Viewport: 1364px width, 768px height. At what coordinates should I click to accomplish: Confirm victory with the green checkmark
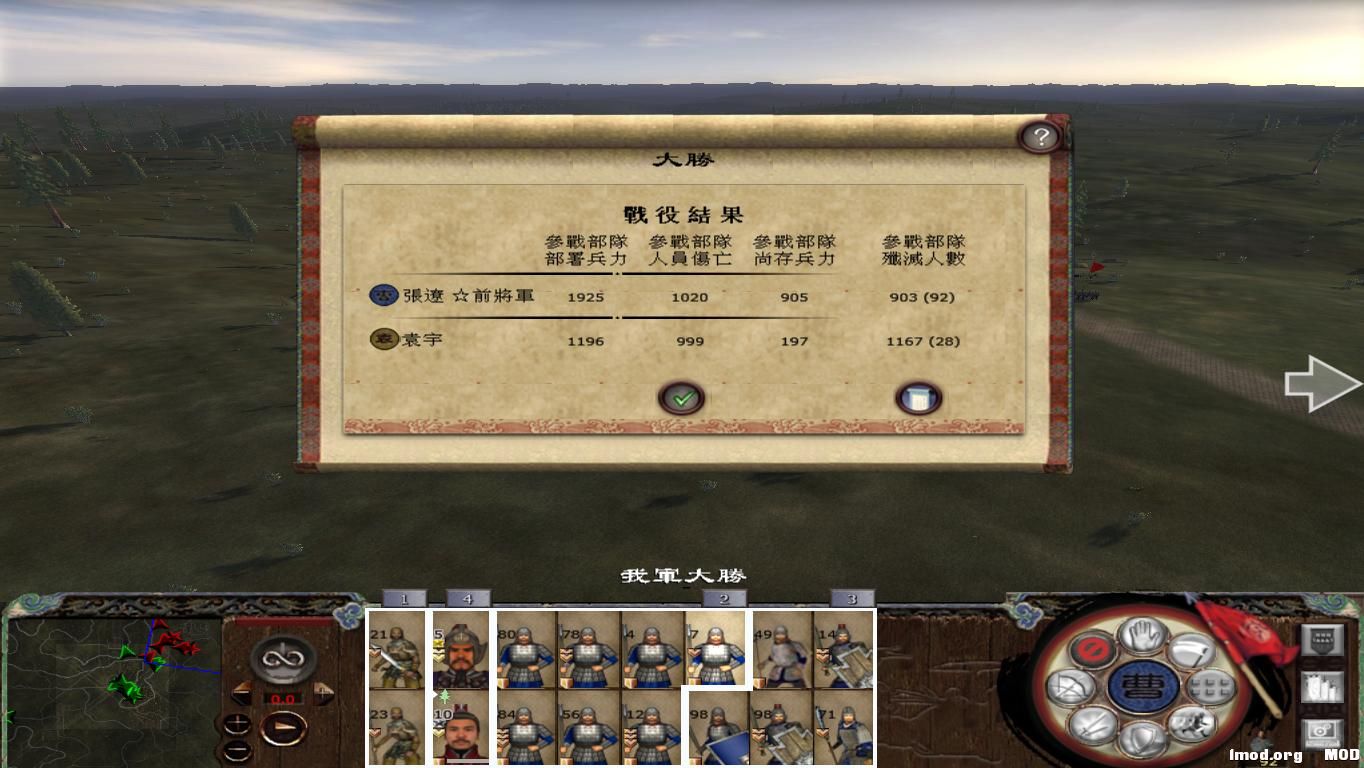pyautogui.click(x=683, y=397)
